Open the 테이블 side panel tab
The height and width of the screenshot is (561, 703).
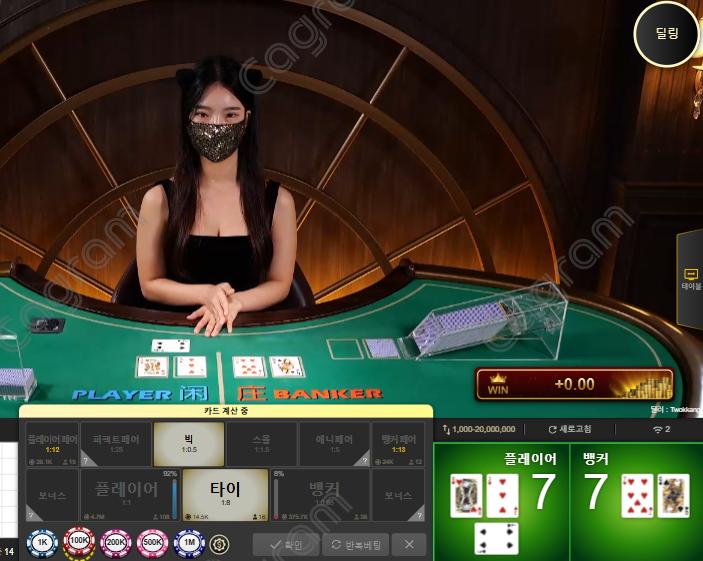pos(691,278)
